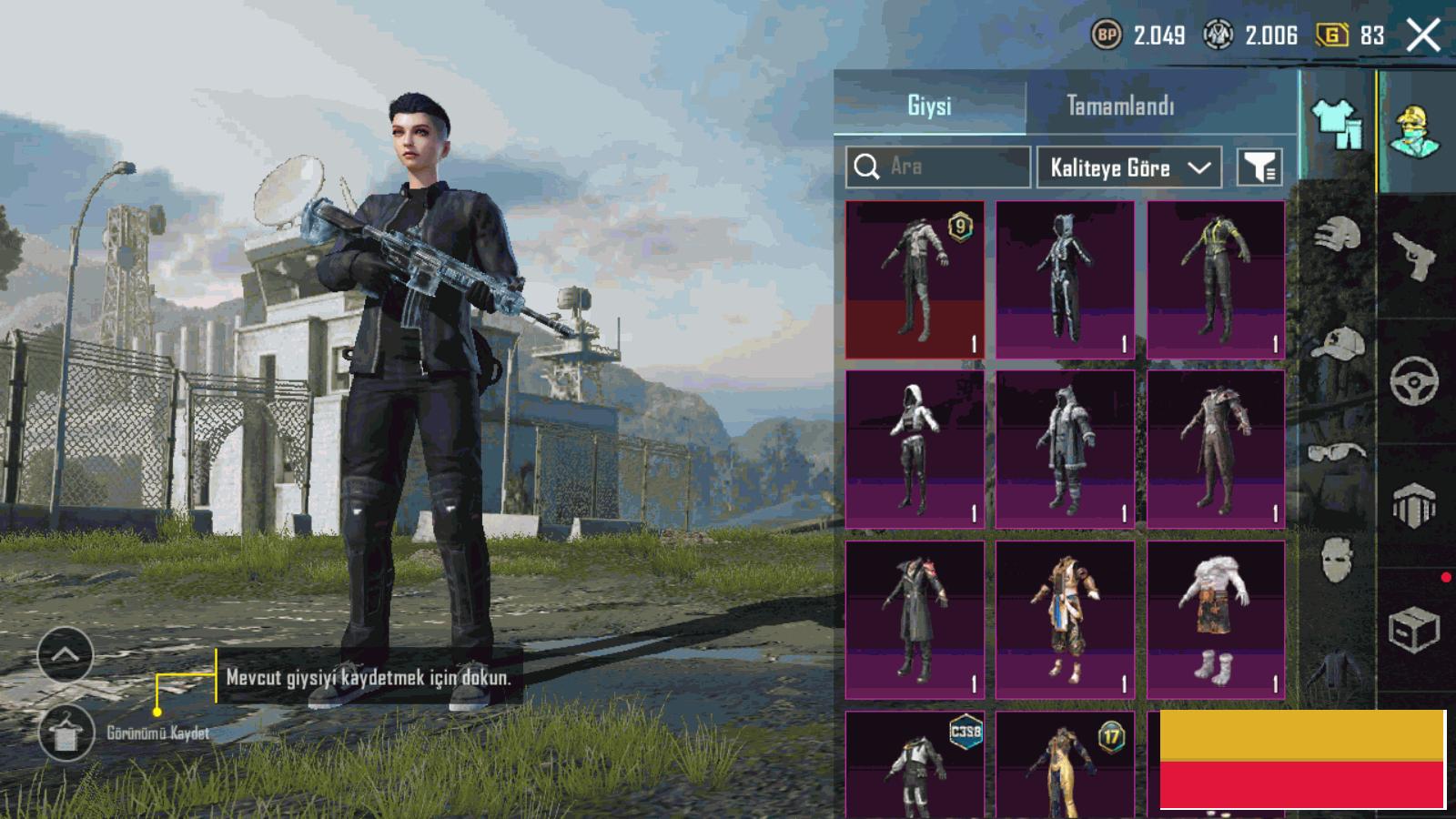Pick the white fur outfit with boots
The height and width of the screenshot is (819, 1456).
pos(1216,620)
